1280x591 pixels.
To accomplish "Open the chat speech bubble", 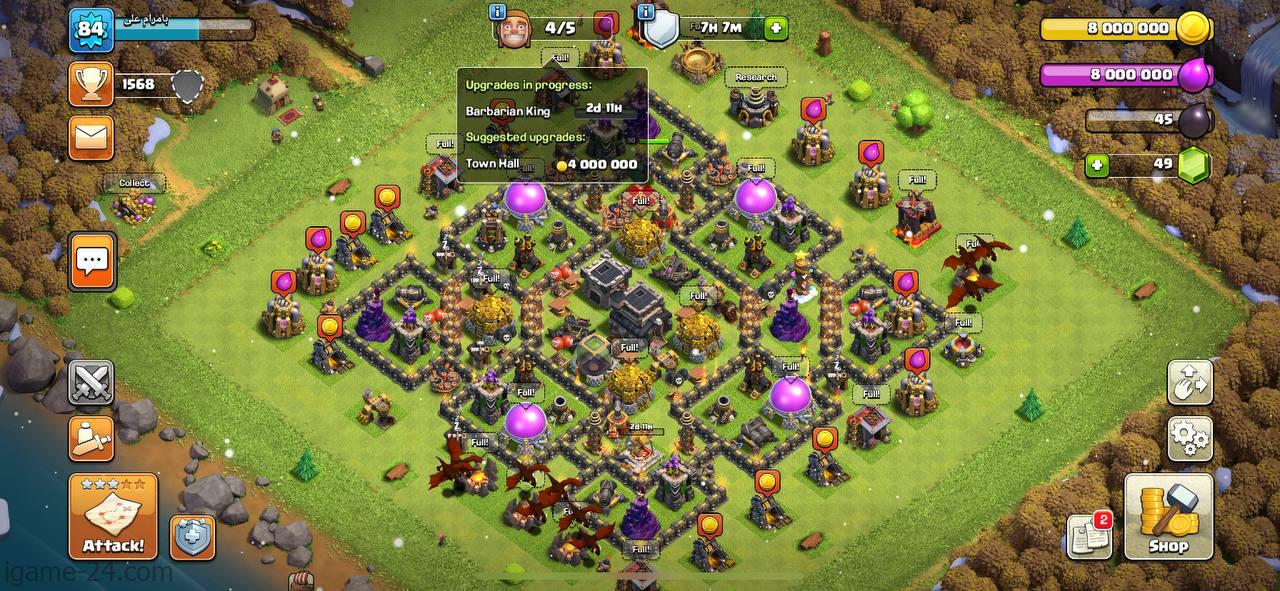I will point(92,262).
